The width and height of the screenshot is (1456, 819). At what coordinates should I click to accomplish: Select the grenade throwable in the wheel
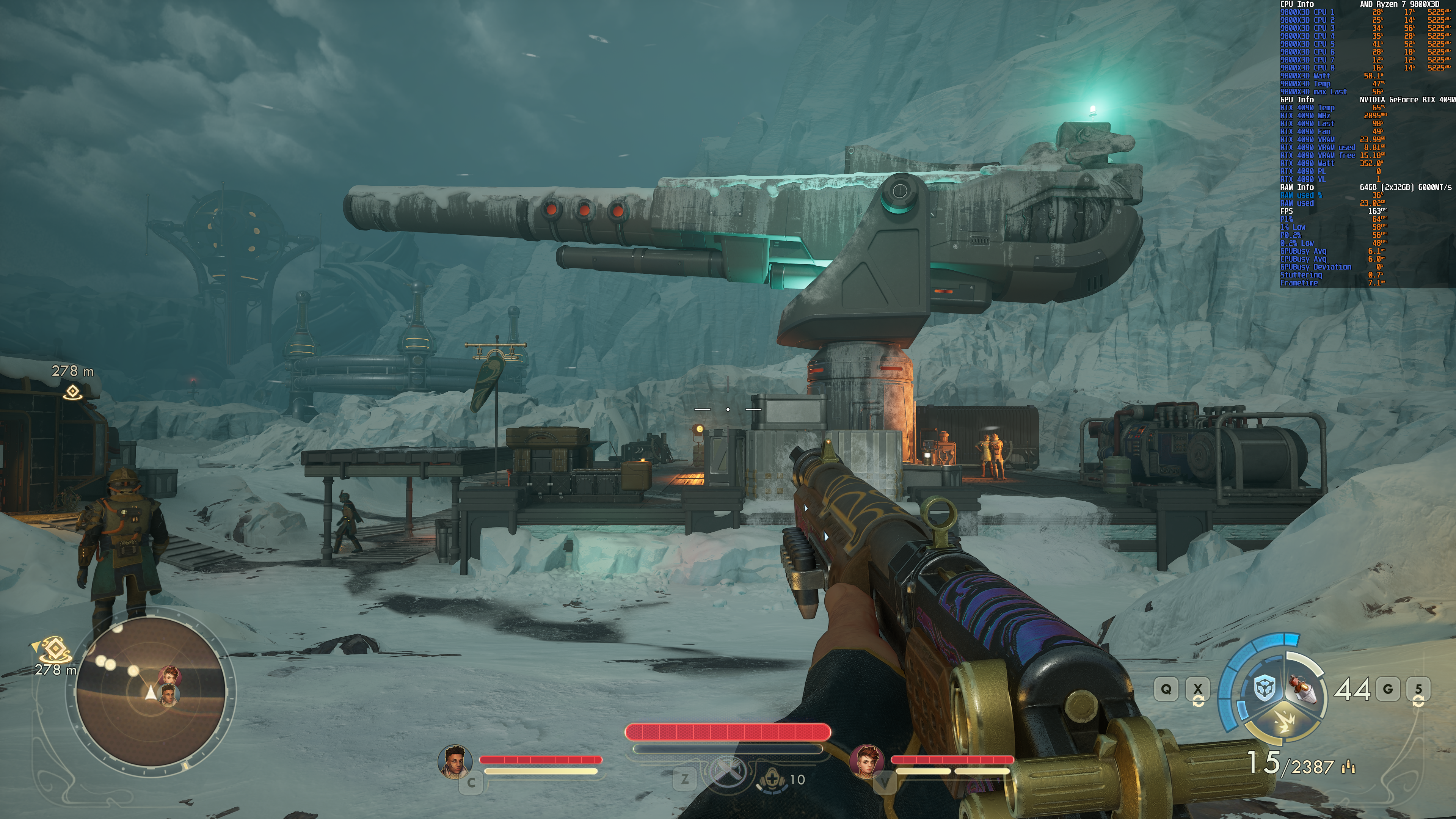[1302, 689]
